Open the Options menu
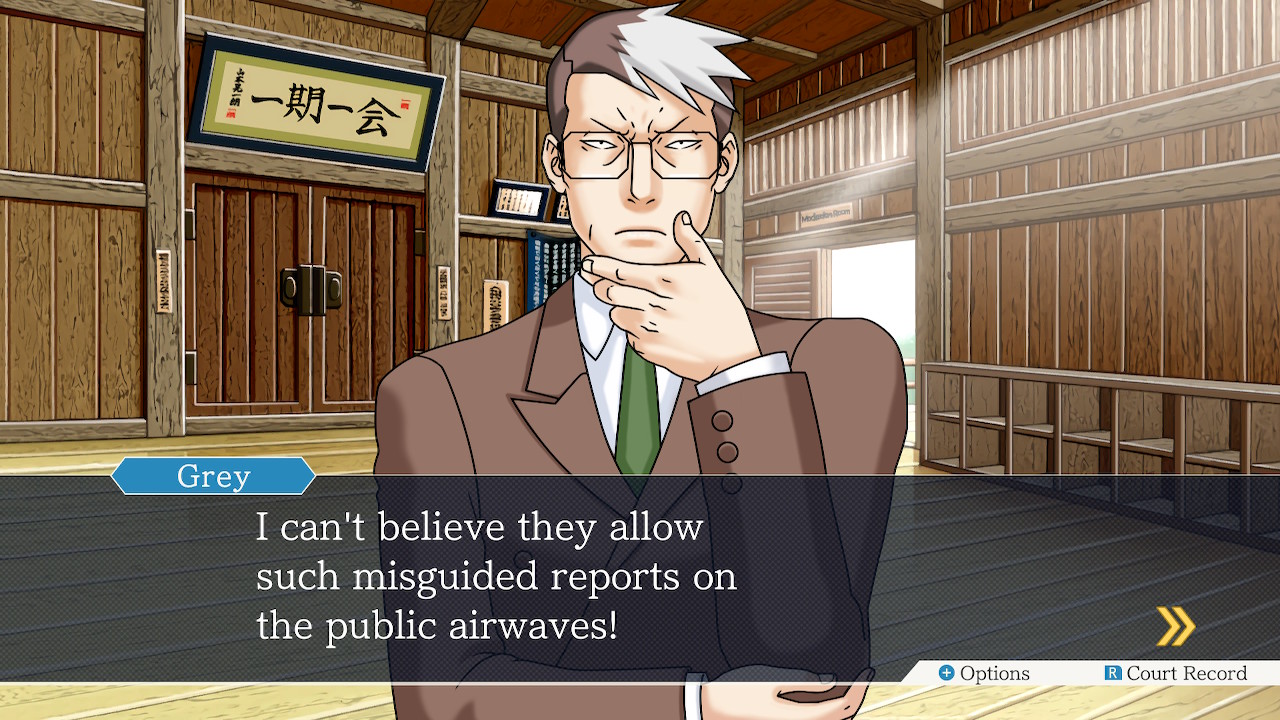The image size is (1280, 720). 984,673
